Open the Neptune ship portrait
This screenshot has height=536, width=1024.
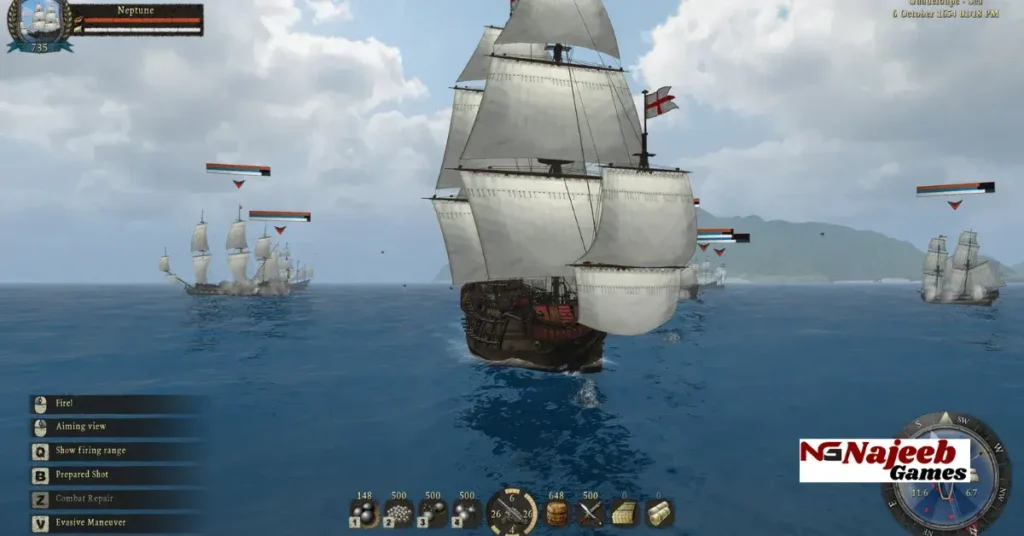tap(39, 23)
